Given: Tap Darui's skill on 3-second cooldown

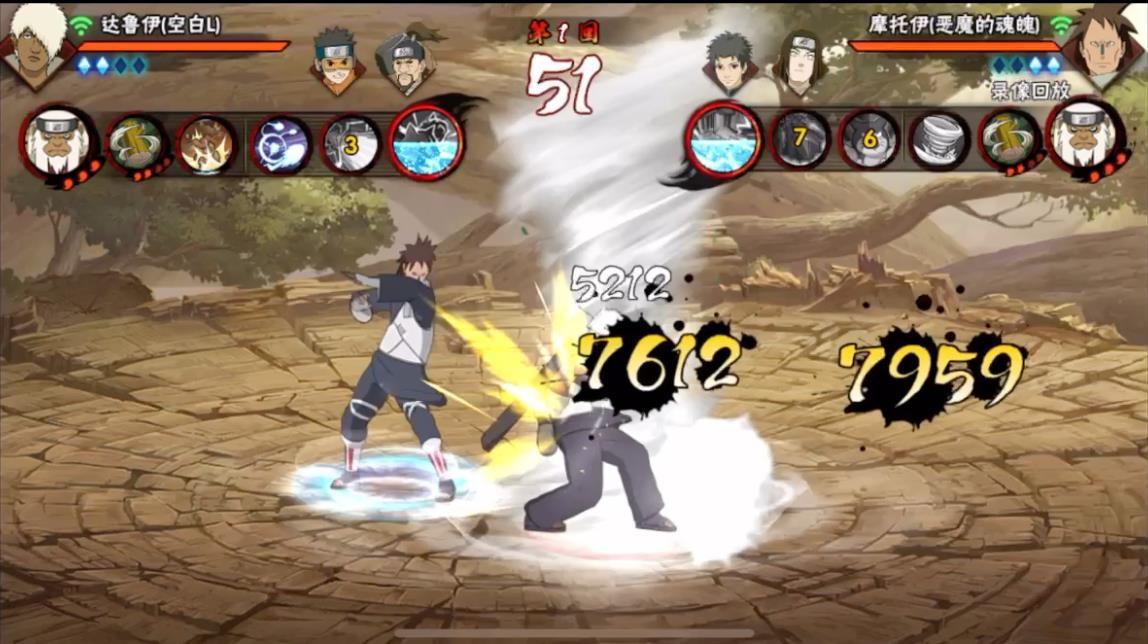Looking at the screenshot, I should click(351, 145).
